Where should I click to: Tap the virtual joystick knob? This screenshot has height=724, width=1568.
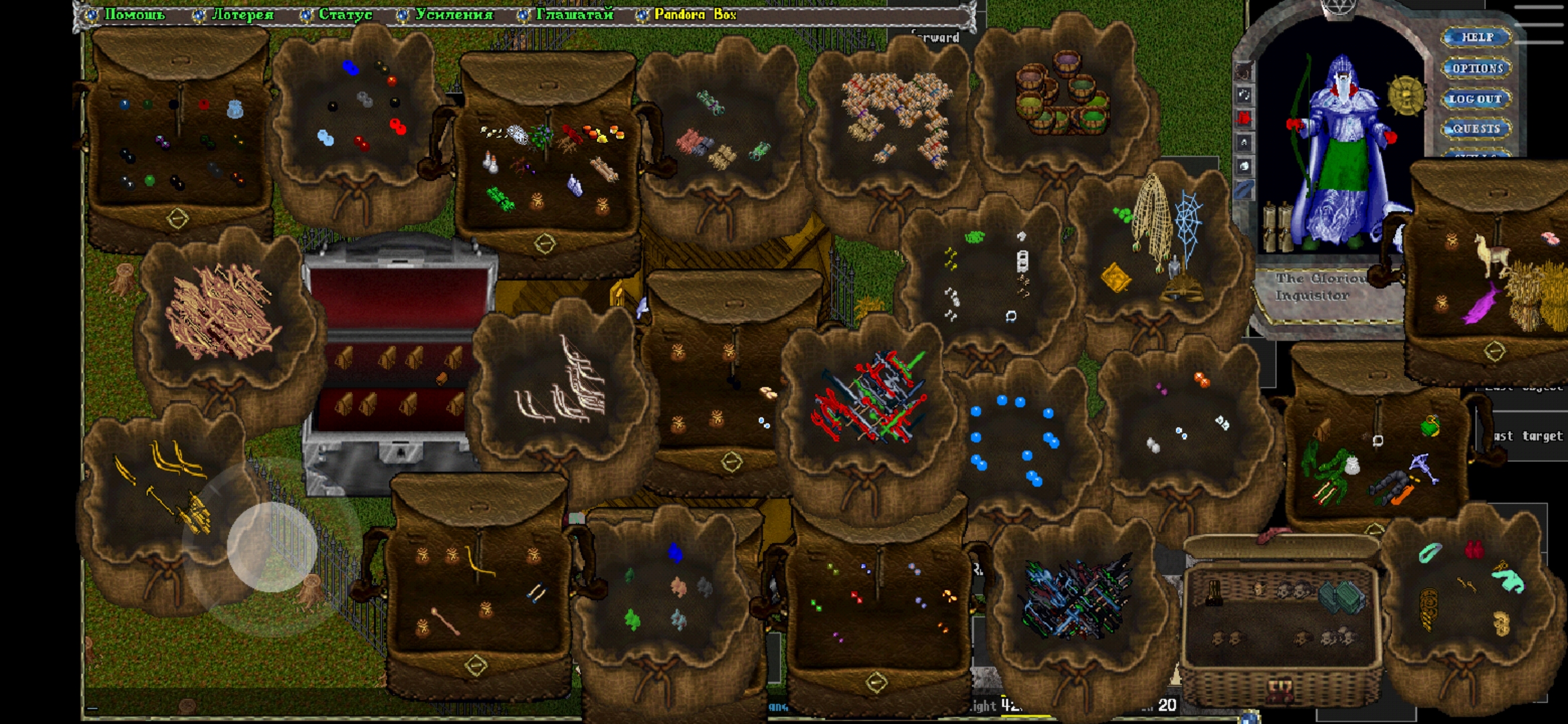(271, 546)
